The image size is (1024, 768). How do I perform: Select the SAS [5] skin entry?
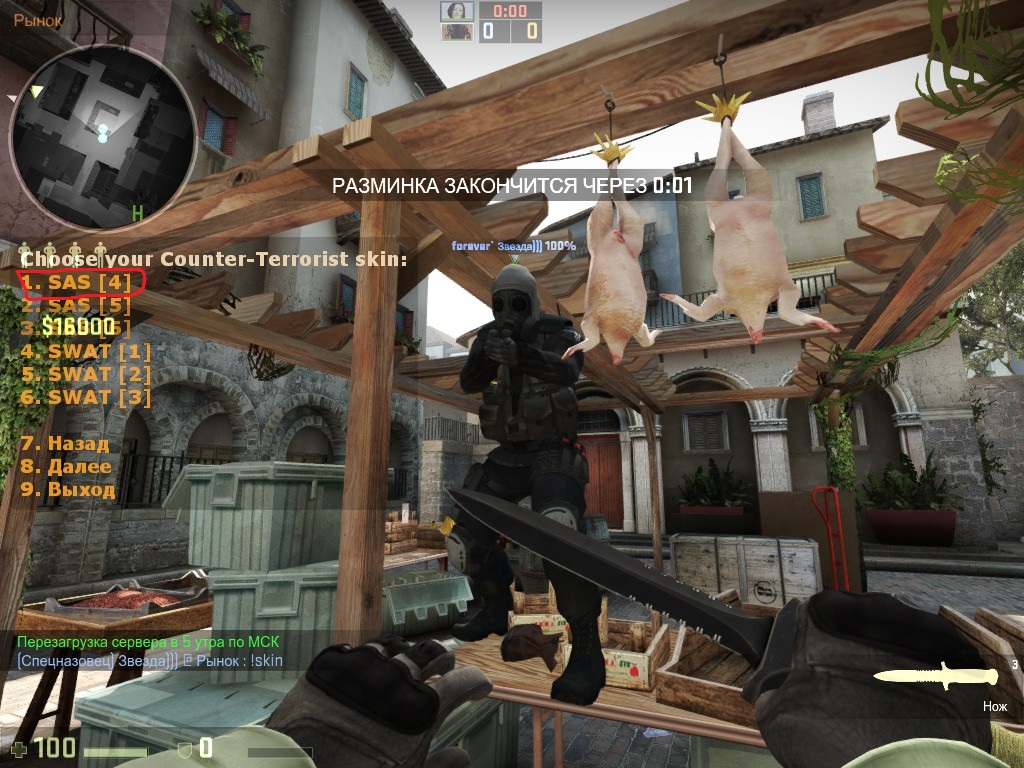[77, 306]
